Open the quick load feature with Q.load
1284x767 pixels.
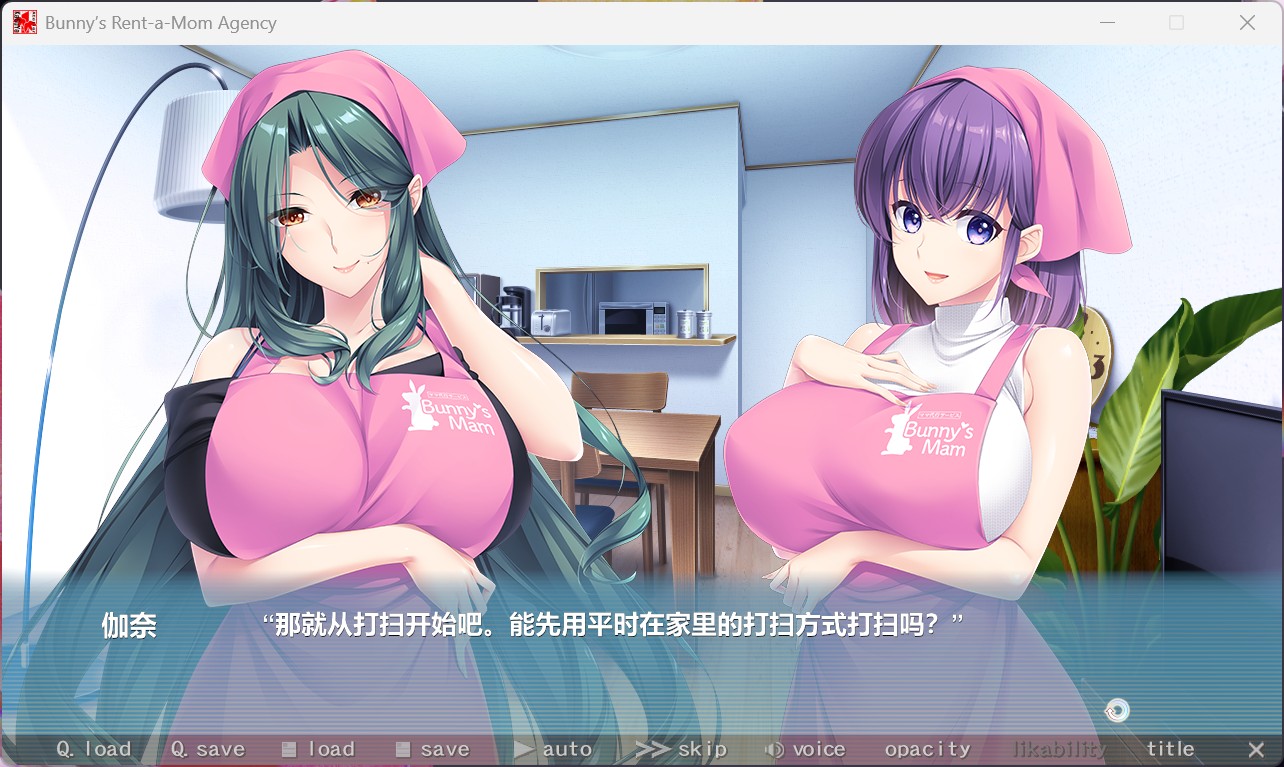point(95,748)
